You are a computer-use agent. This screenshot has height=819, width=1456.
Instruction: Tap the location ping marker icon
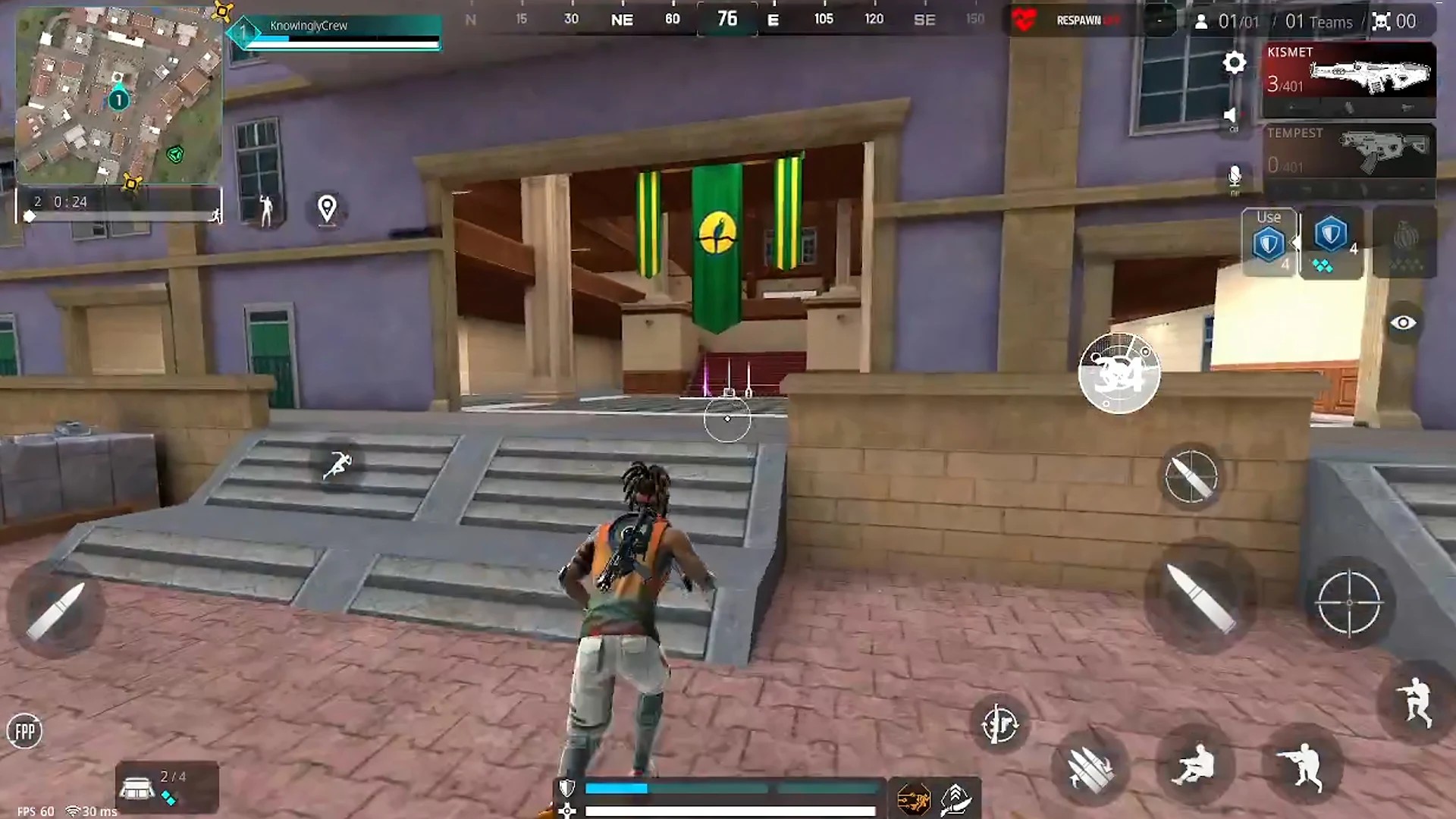(328, 212)
